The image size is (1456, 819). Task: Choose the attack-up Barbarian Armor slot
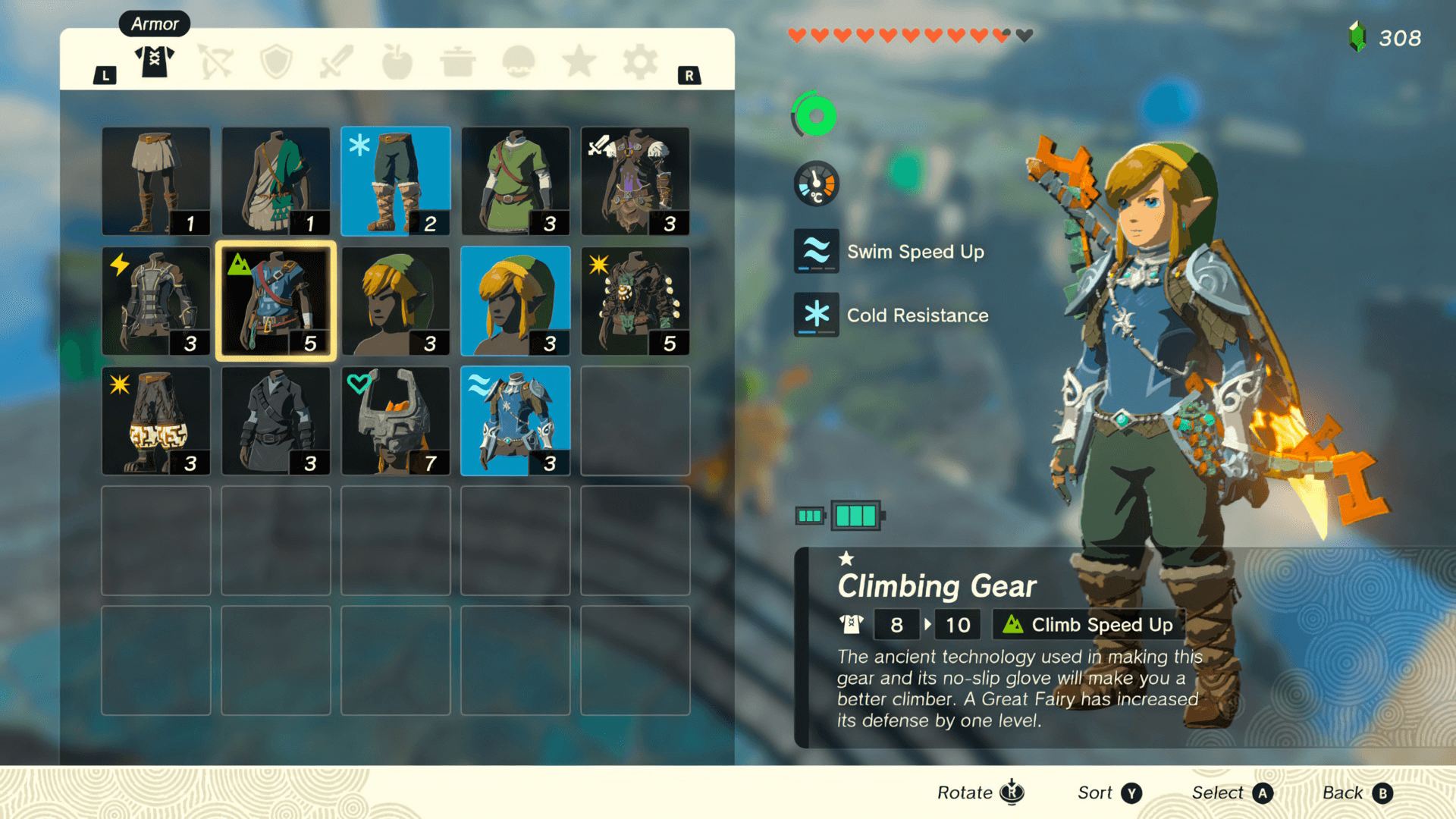635,181
